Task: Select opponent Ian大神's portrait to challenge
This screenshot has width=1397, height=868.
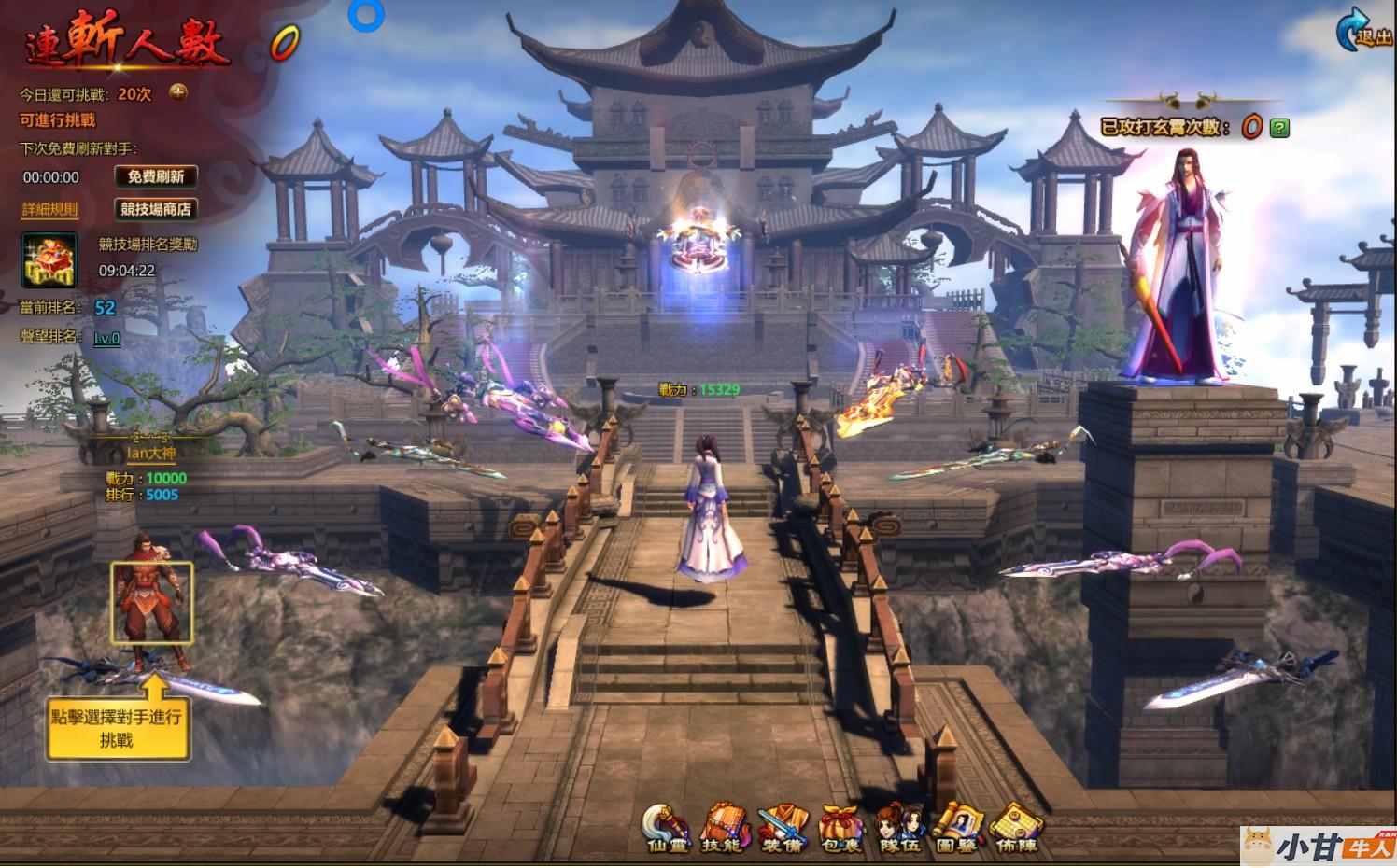Action: 152,604
